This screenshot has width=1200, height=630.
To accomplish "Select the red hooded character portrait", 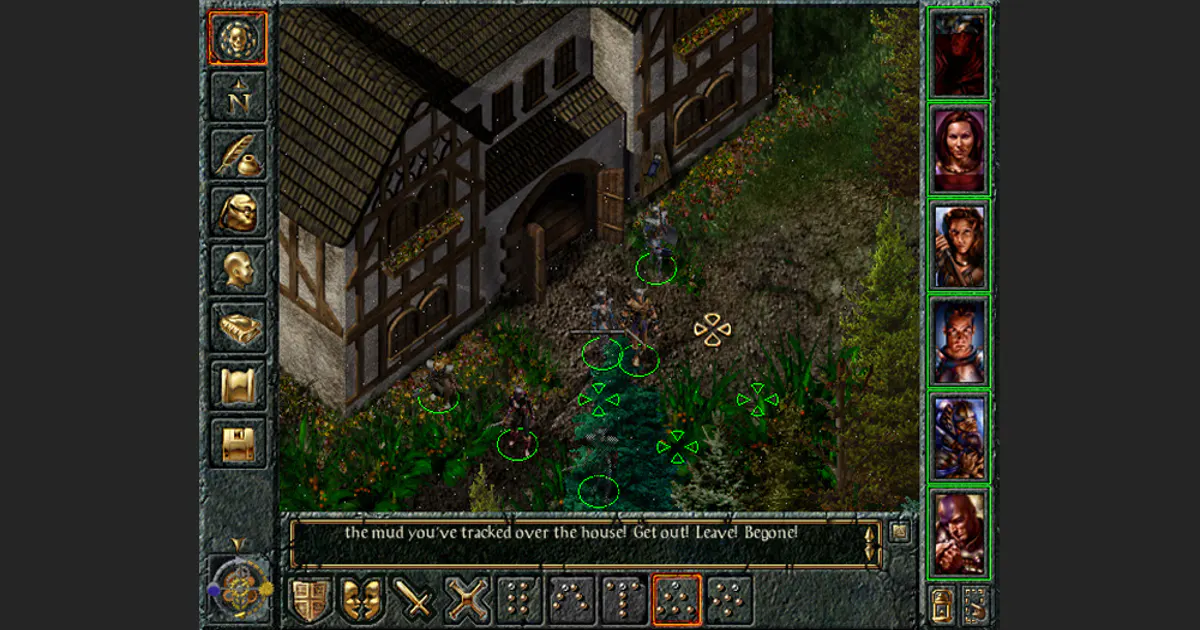I will pyautogui.click(x=959, y=53).
